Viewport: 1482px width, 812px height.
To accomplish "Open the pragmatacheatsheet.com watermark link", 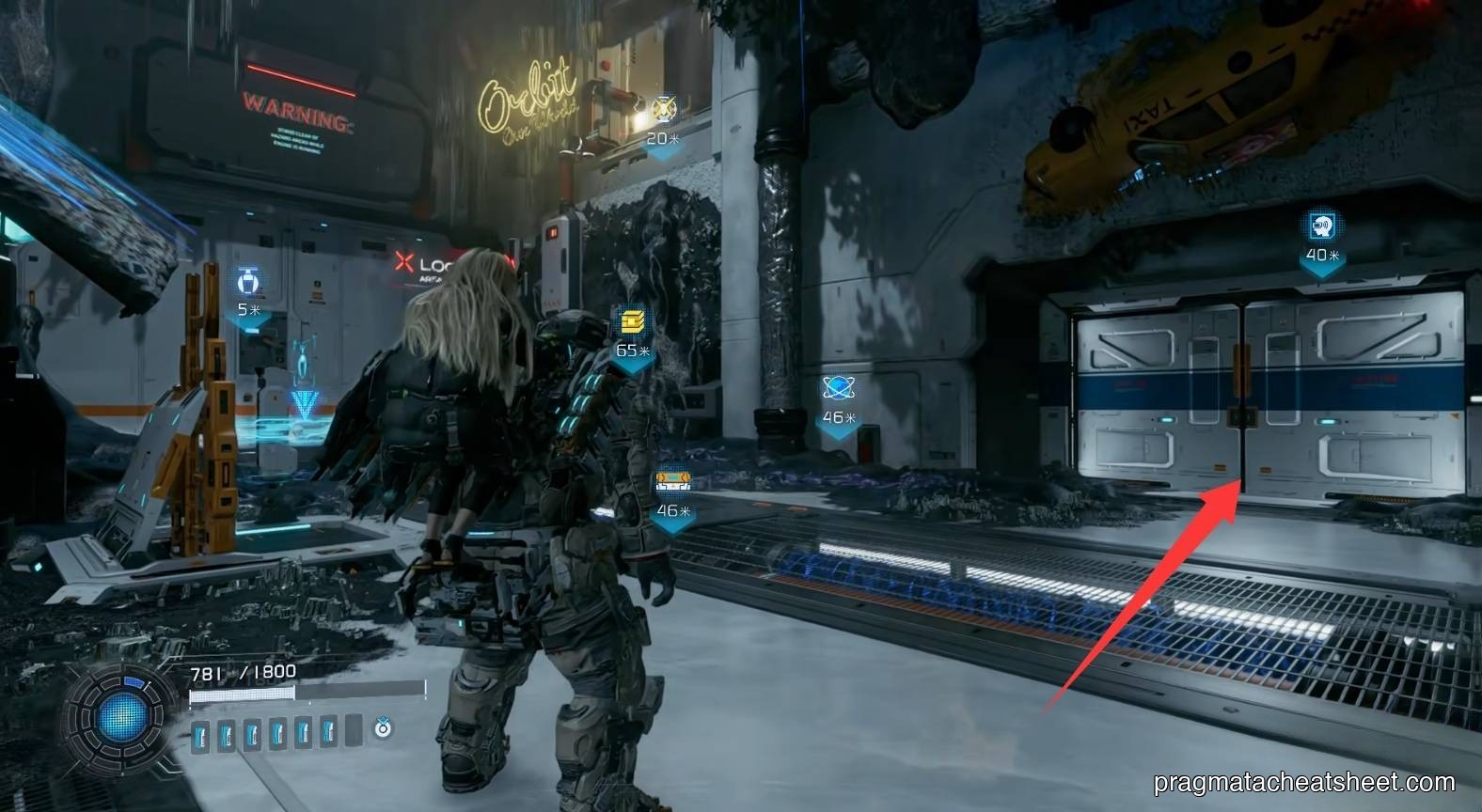I will [x=1304, y=782].
